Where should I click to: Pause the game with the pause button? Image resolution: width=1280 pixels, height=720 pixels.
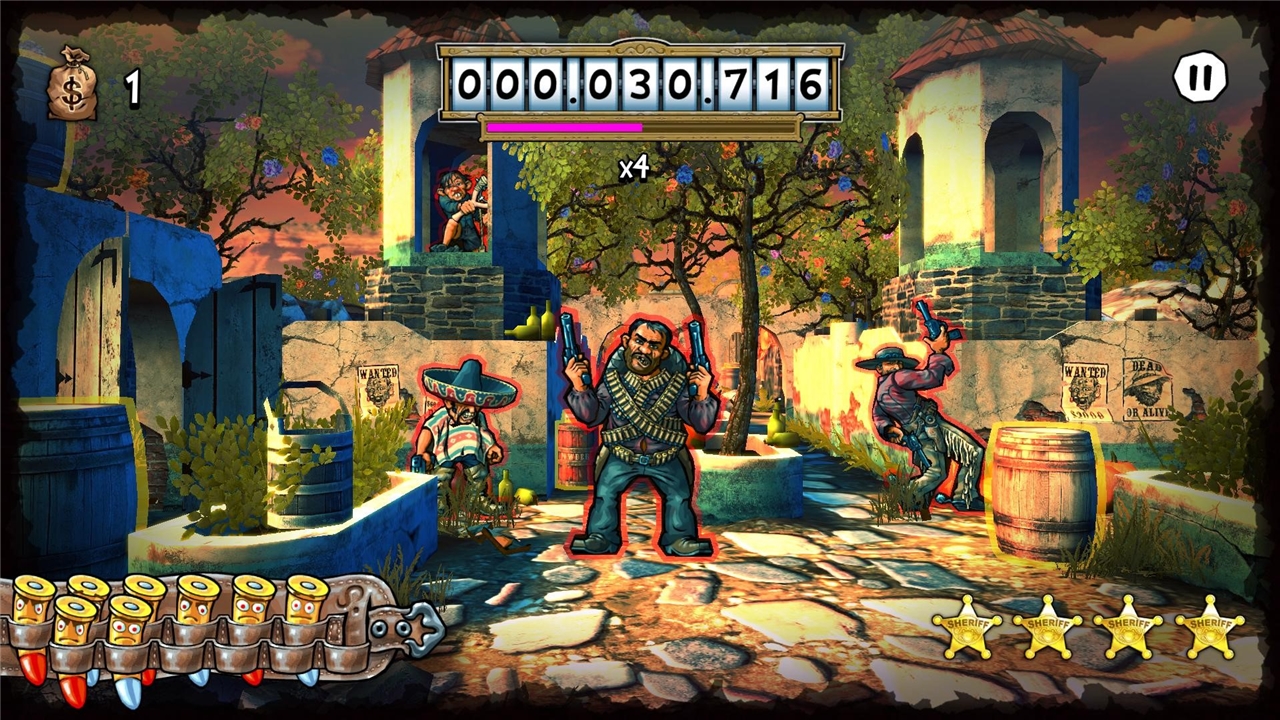[1199, 77]
